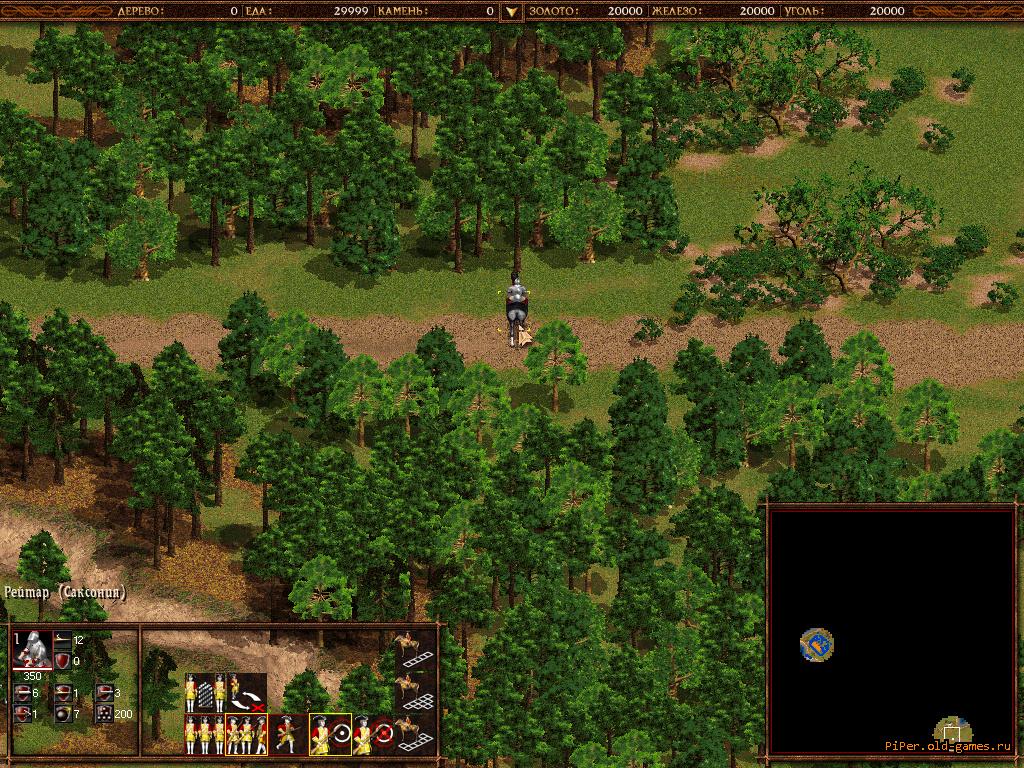
Task: Select the Reiter unit portrait
Action: click(x=31, y=652)
